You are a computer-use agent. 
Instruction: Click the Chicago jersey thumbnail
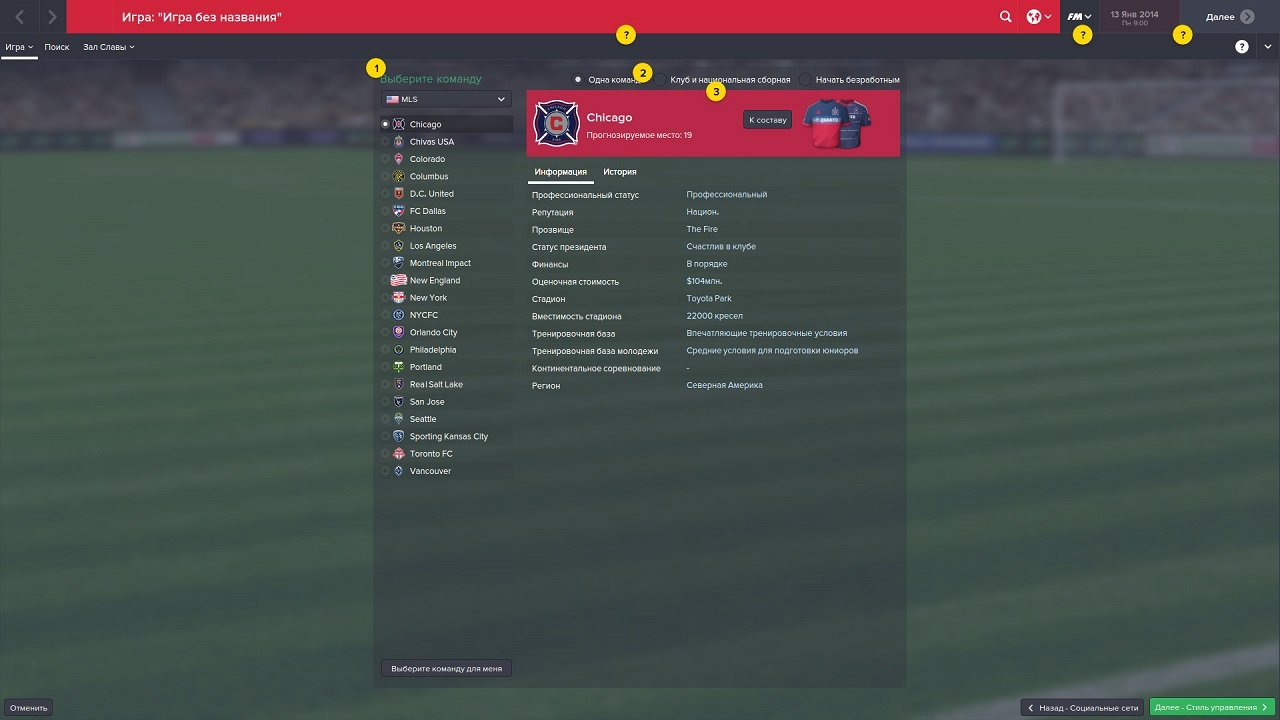838,124
